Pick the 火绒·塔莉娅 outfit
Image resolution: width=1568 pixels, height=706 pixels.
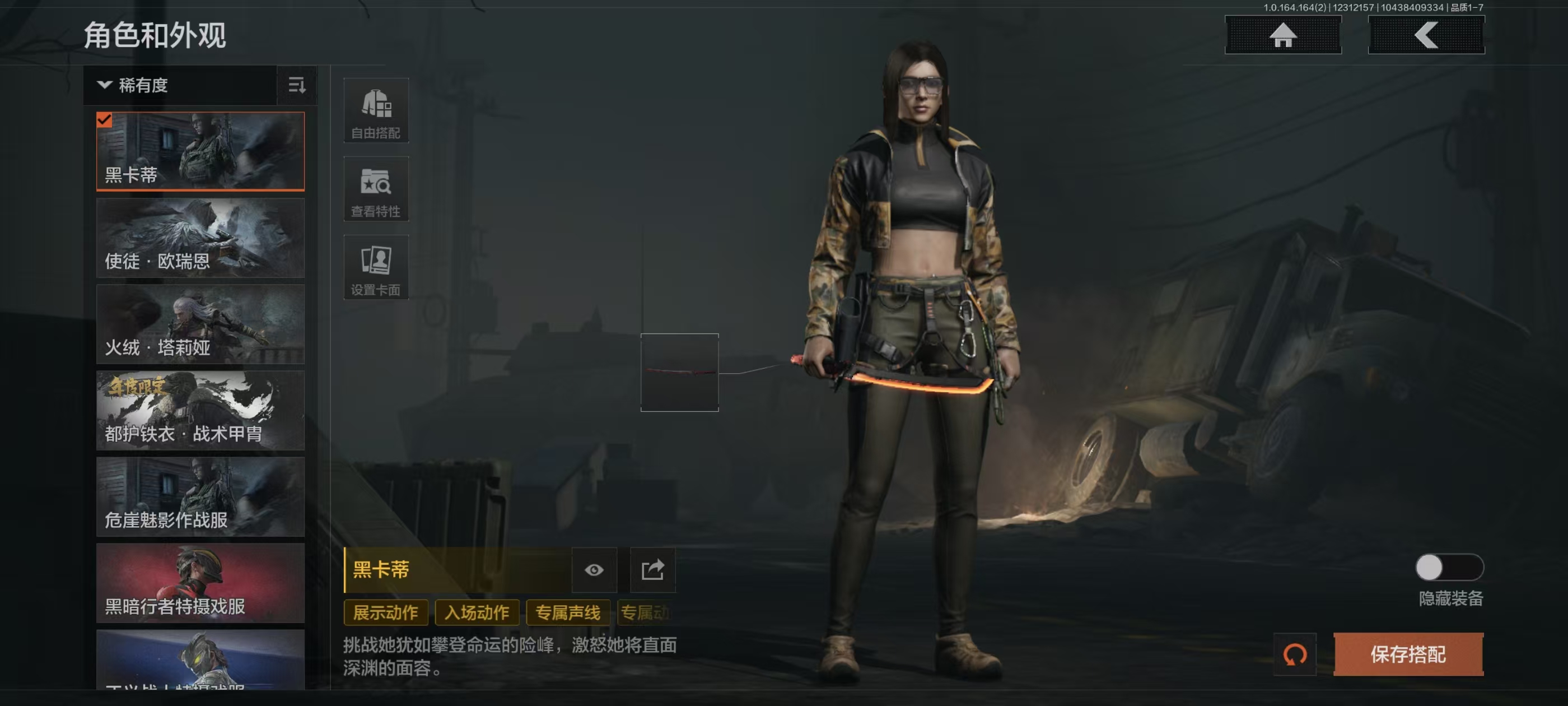click(200, 324)
